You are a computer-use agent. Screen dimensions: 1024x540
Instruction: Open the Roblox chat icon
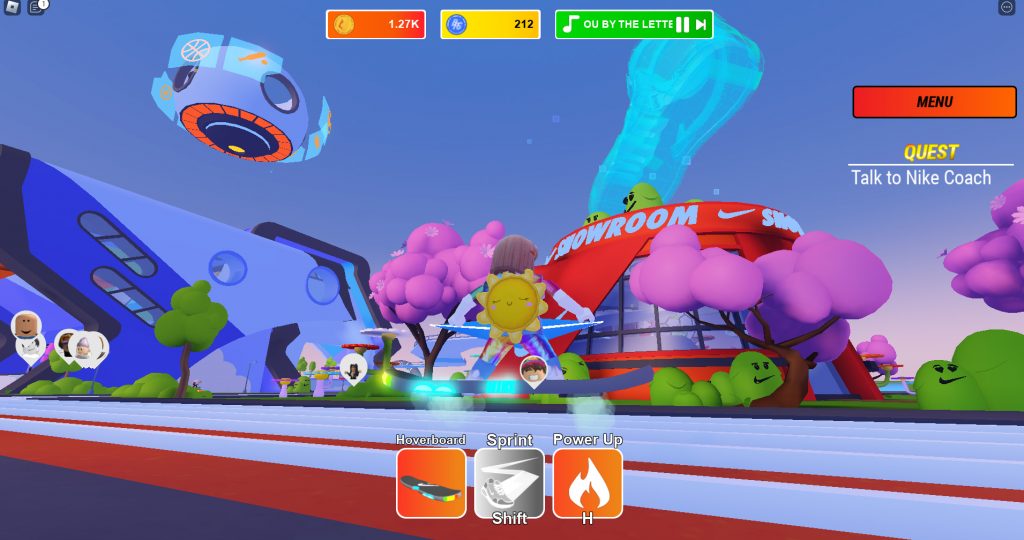click(36, 8)
